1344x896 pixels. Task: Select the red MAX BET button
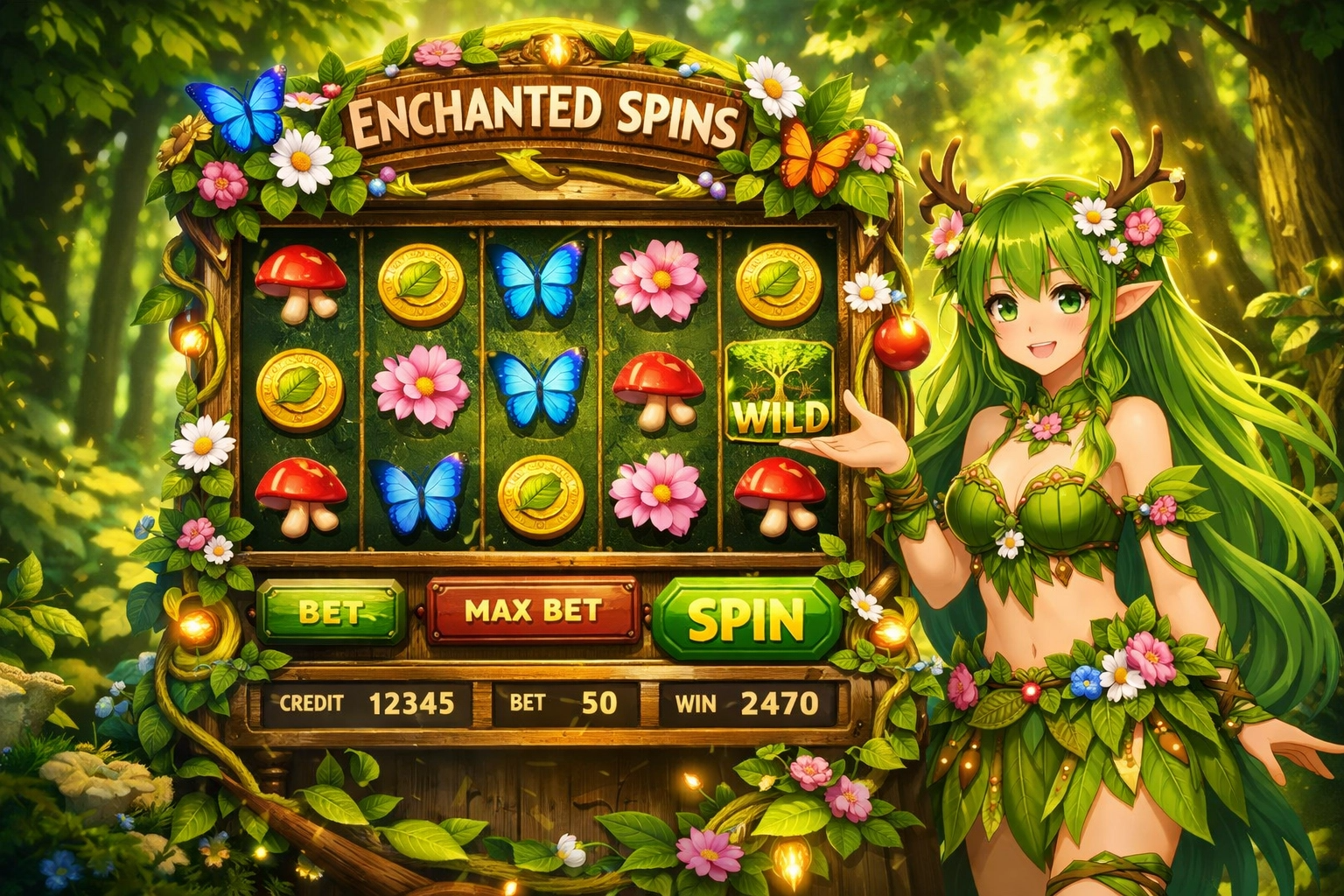coord(533,610)
